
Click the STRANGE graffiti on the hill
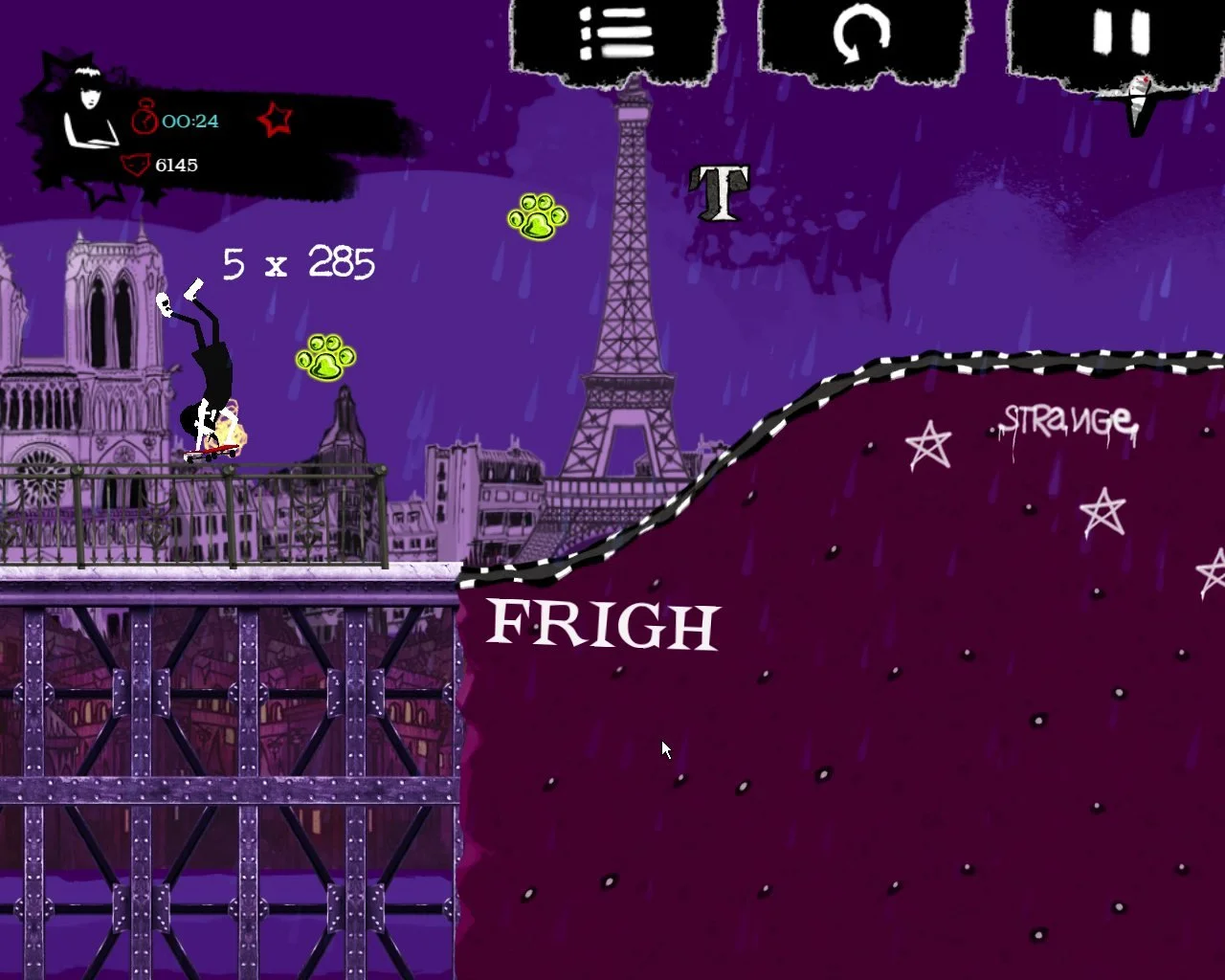coord(1065,419)
